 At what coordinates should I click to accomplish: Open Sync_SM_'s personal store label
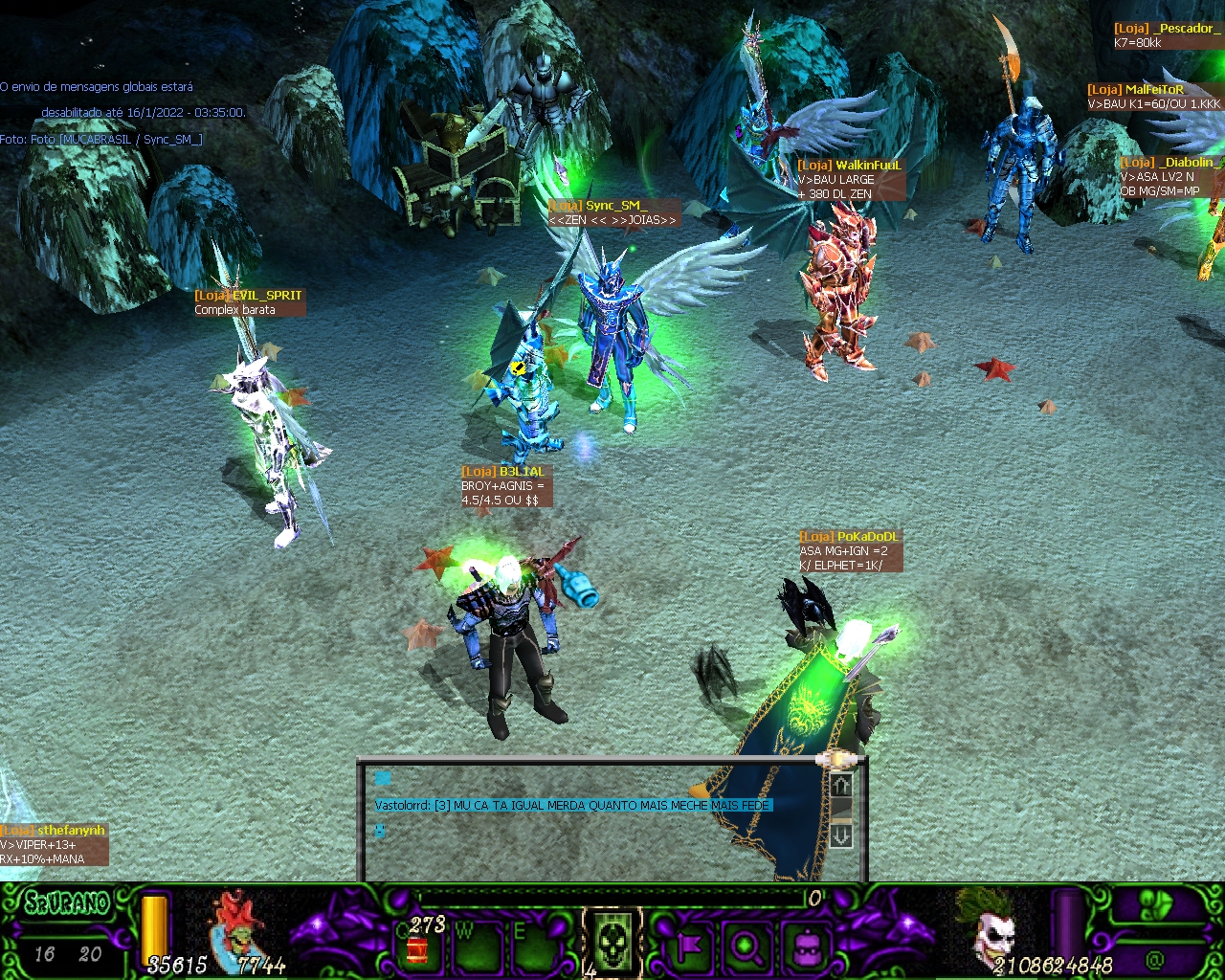coord(613,212)
